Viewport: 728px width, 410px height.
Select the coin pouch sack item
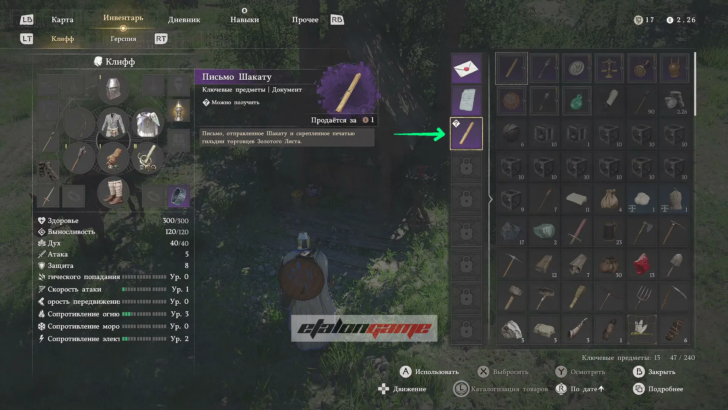point(608,198)
